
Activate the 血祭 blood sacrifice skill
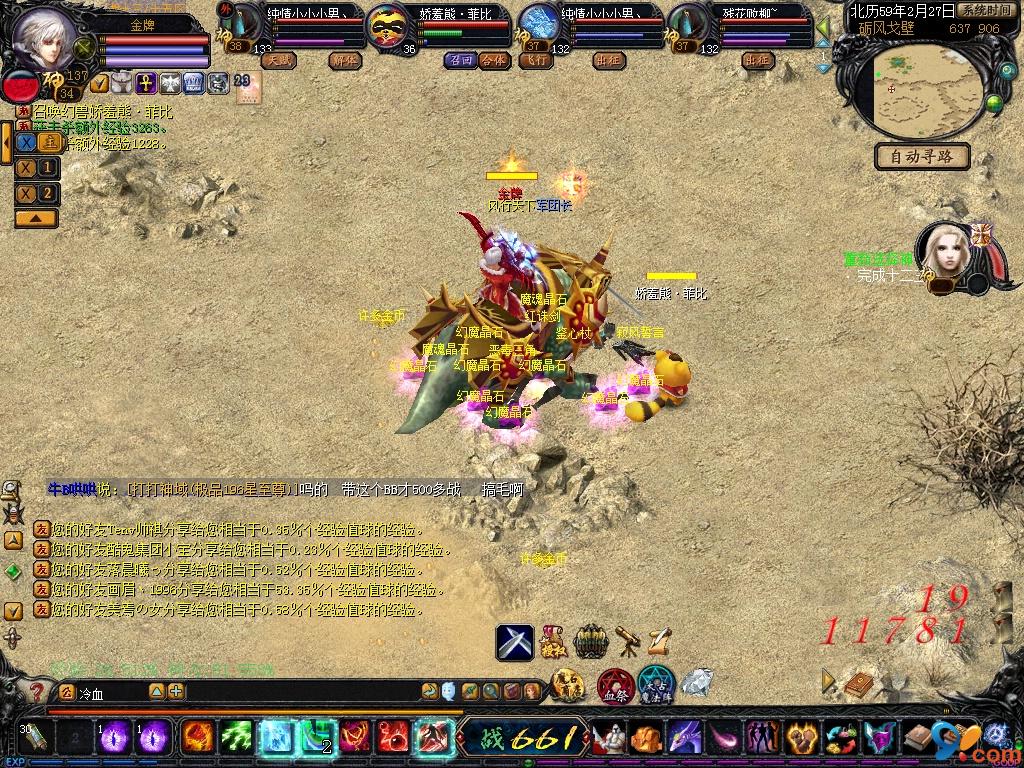(x=614, y=686)
